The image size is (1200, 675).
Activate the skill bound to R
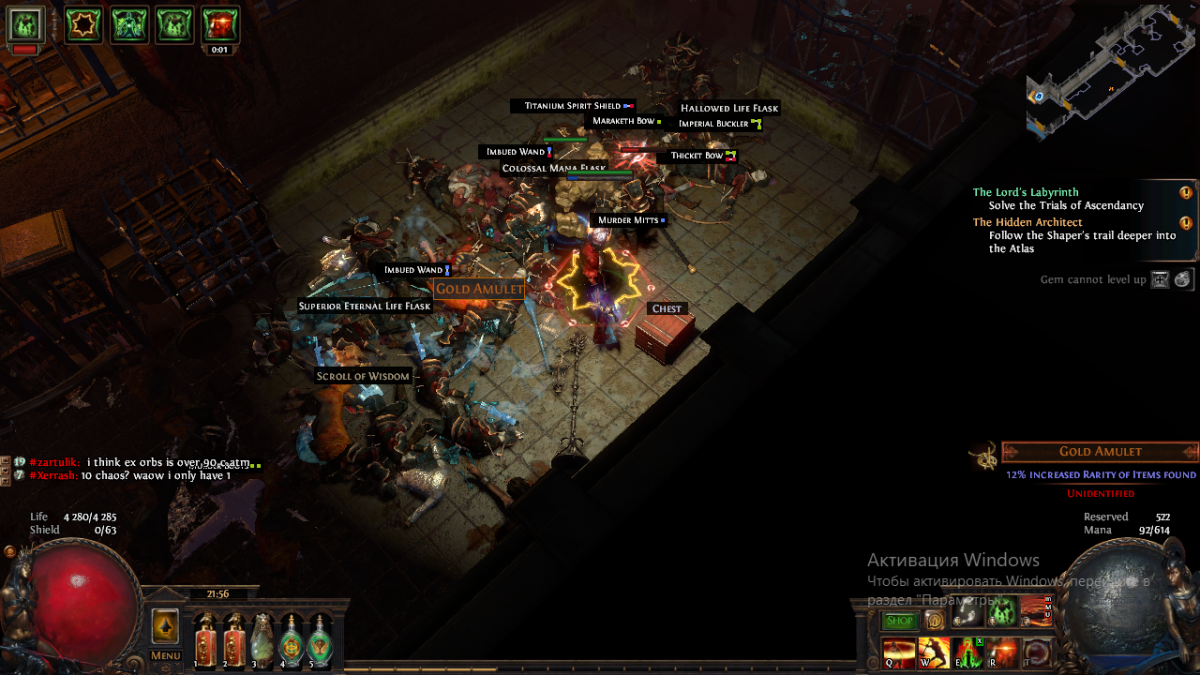(1003, 651)
